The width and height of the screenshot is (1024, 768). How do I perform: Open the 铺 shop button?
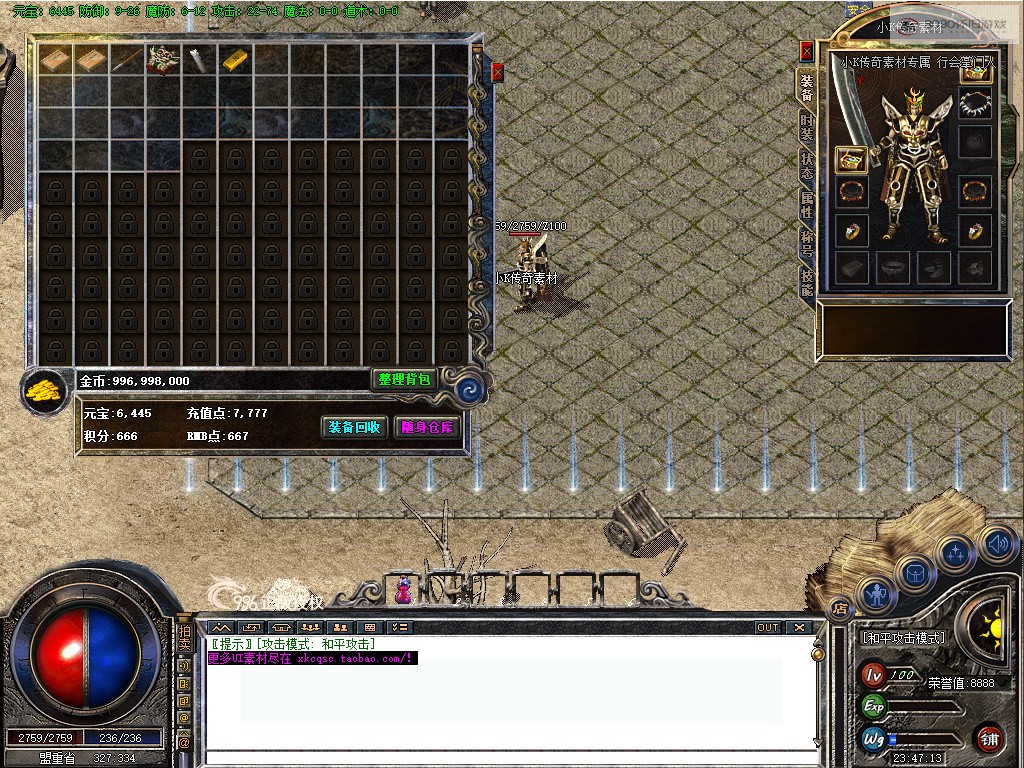(989, 738)
